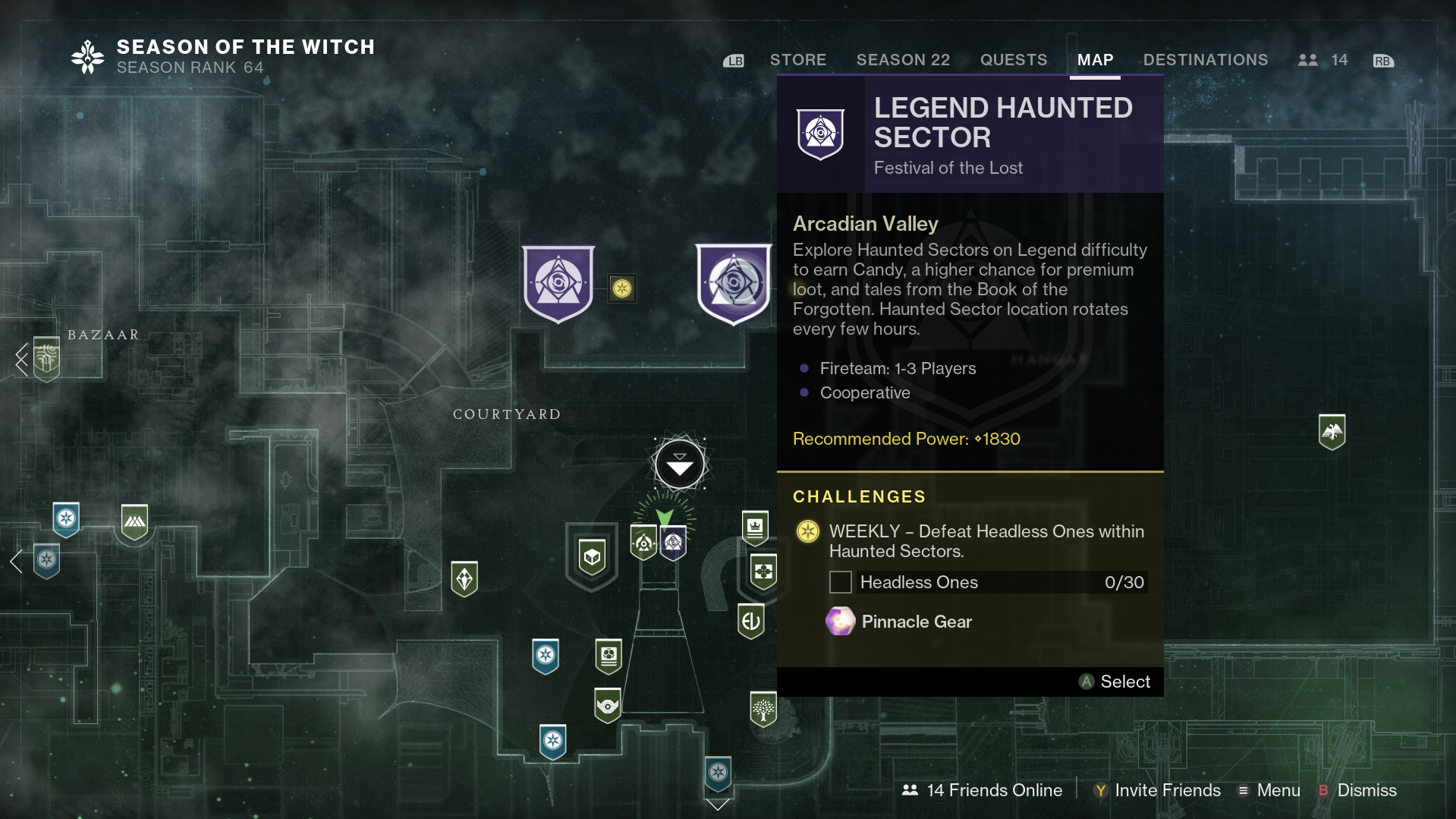The height and width of the screenshot is (819, 1456).
Task: Click the Pinnacle Gear reward icon
Action: coord(840,621)
